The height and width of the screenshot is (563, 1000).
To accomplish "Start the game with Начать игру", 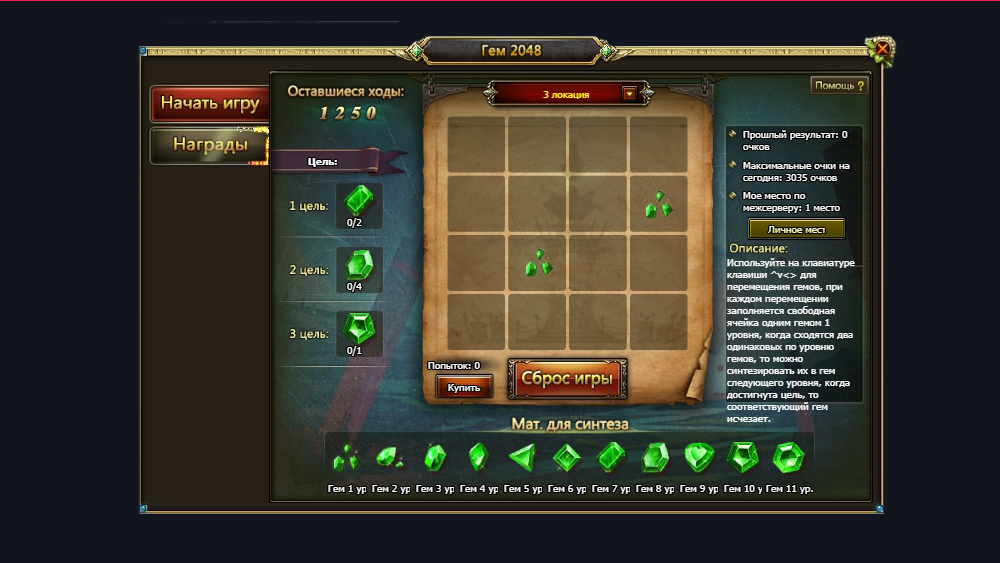I will point(209,103).
